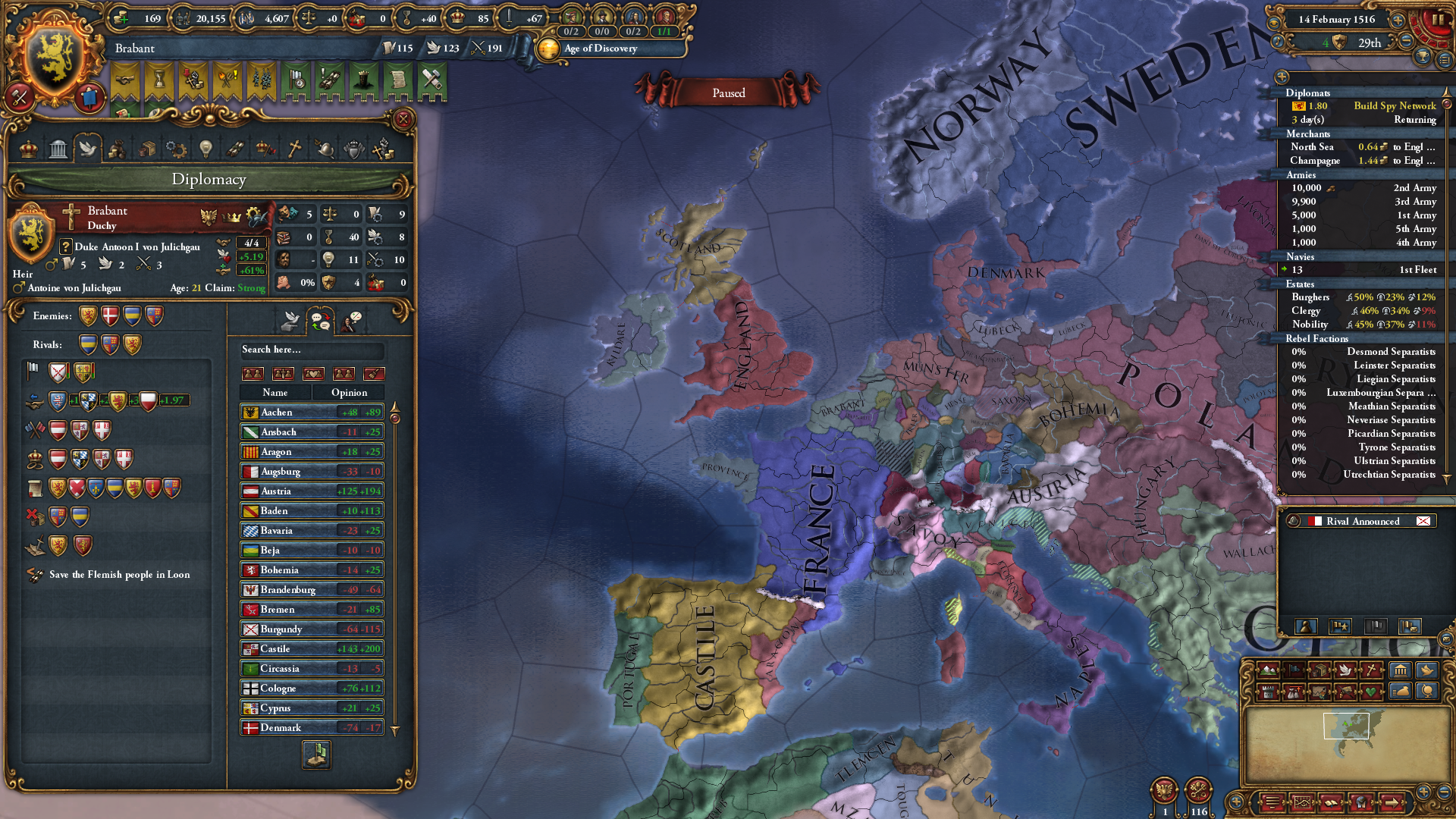The width and height of the screenshot is (1456, 819).
Task: Open the globe Find Province tool
Action: tap(1428, 692)
